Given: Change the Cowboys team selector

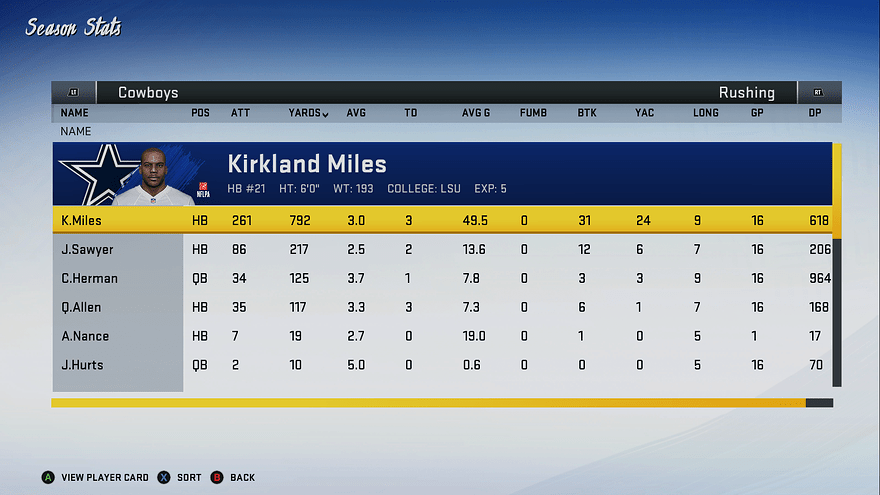Looking at the screenshot, I should [148, 93].
